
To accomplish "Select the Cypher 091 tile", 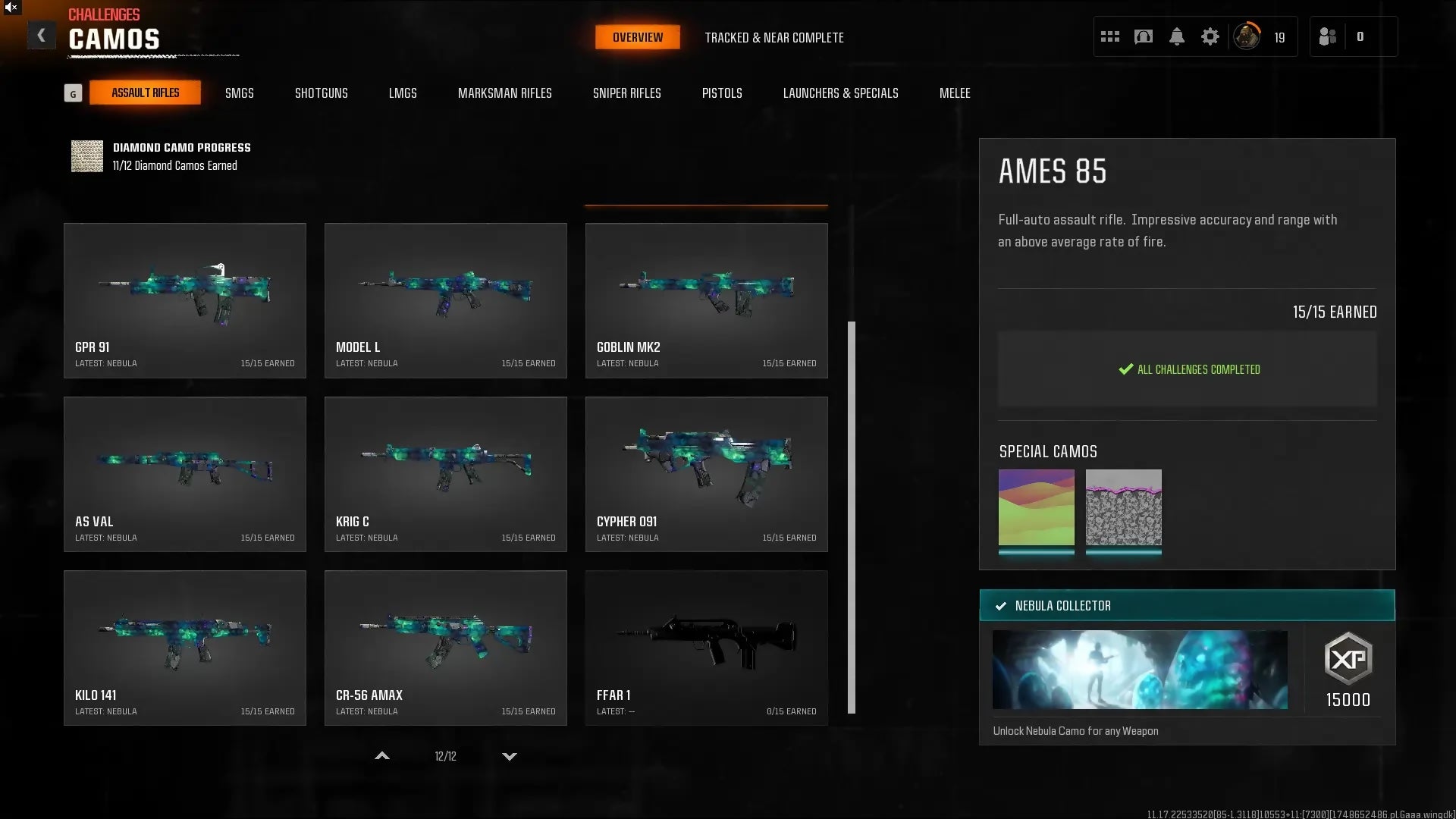I will tap(706, 474).
